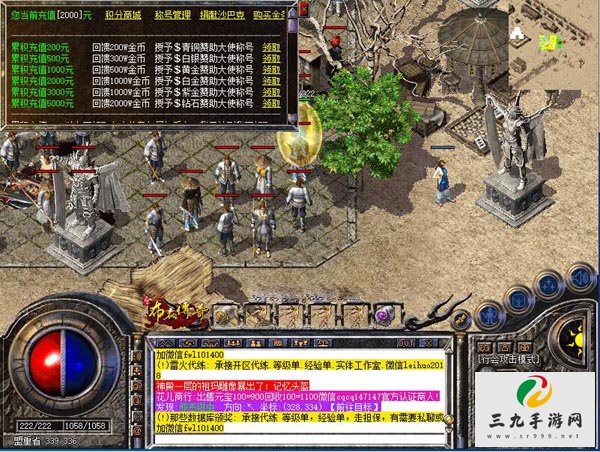Claim the 2000元 platinum sponsor reward
This screenshot has width=600, height=452.
[x=271, y=80]
